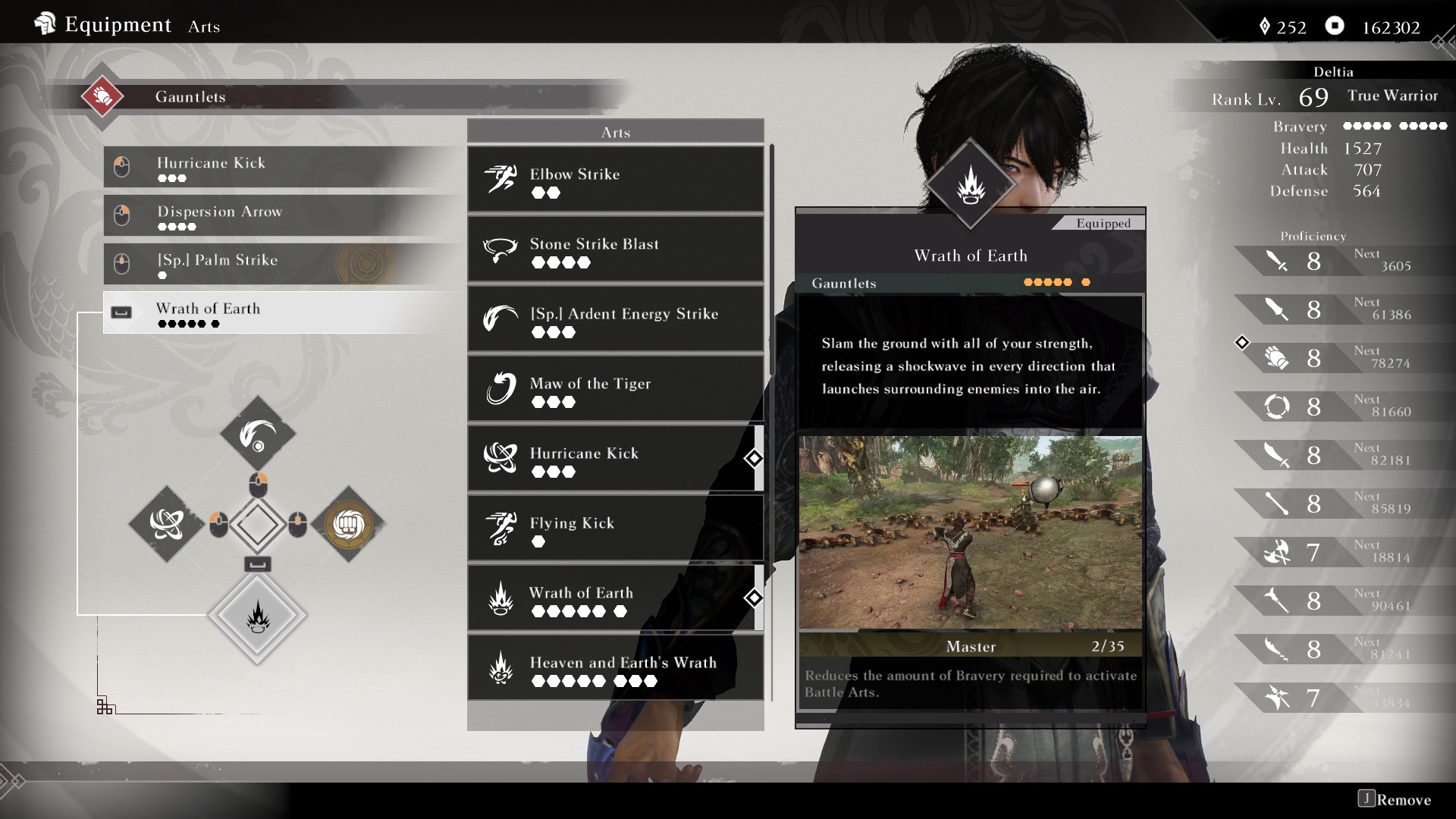Select [Sp.] Ardent Energy Strike art
Screen dimensions: 1456x819
pos(615,319)
